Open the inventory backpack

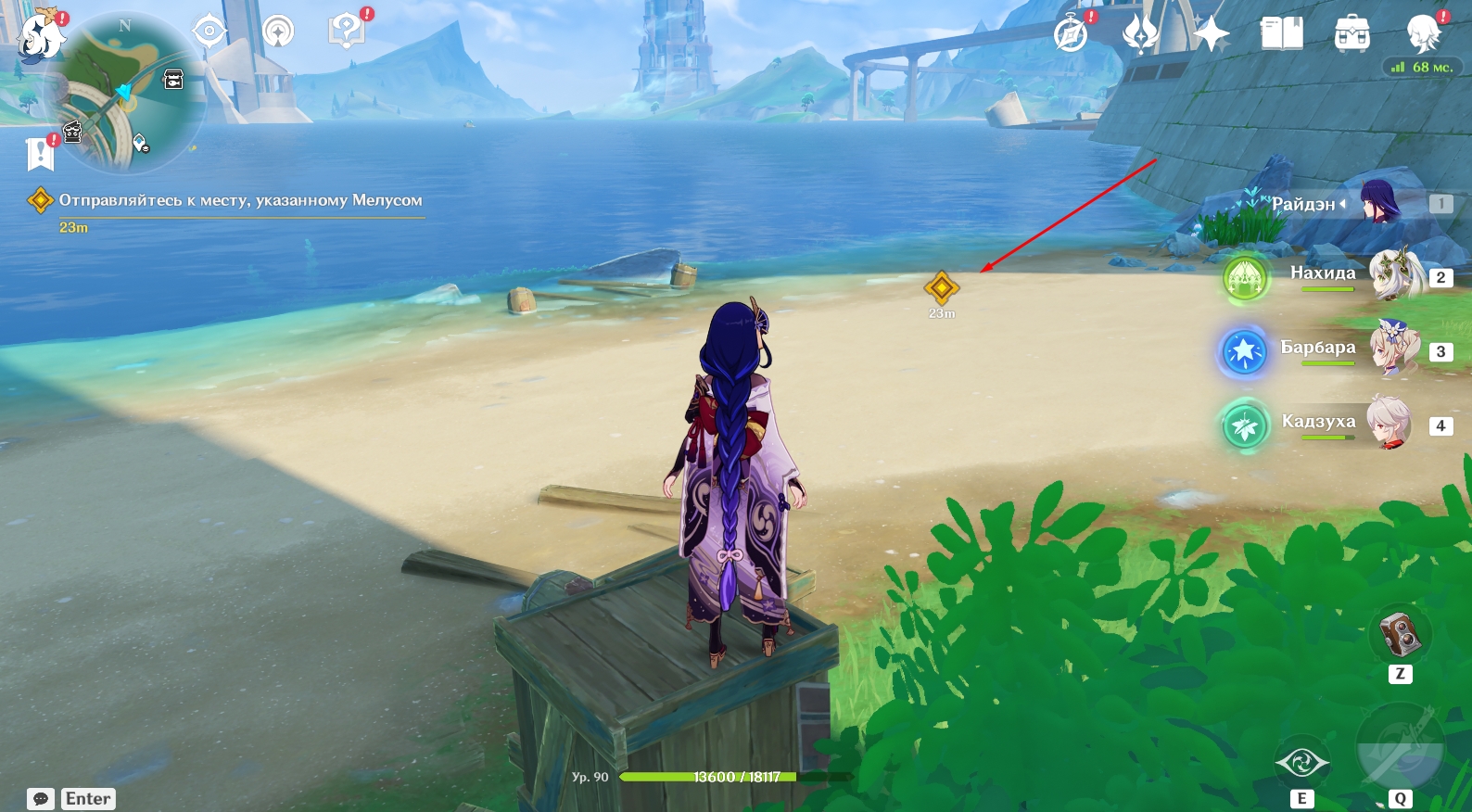point(1351,34)
